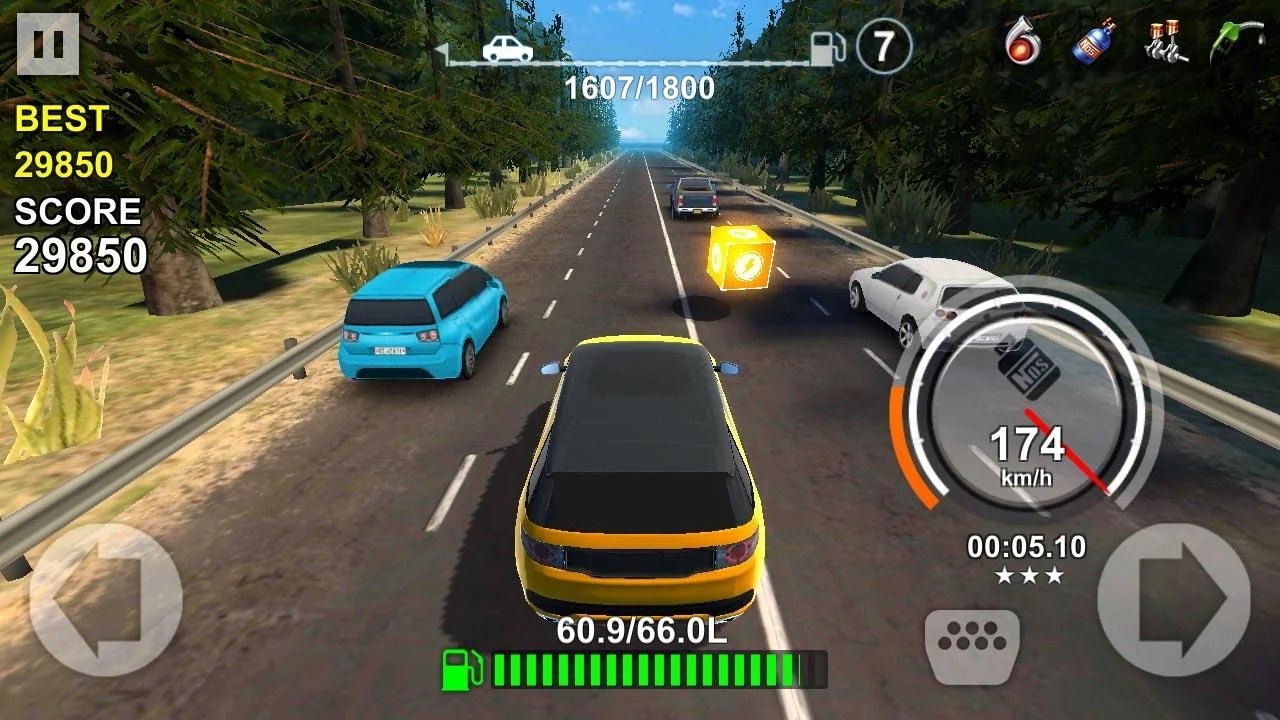Select the turbocharger upgrade icon
Screen dimensions: 1280x720
[1022, 43]
